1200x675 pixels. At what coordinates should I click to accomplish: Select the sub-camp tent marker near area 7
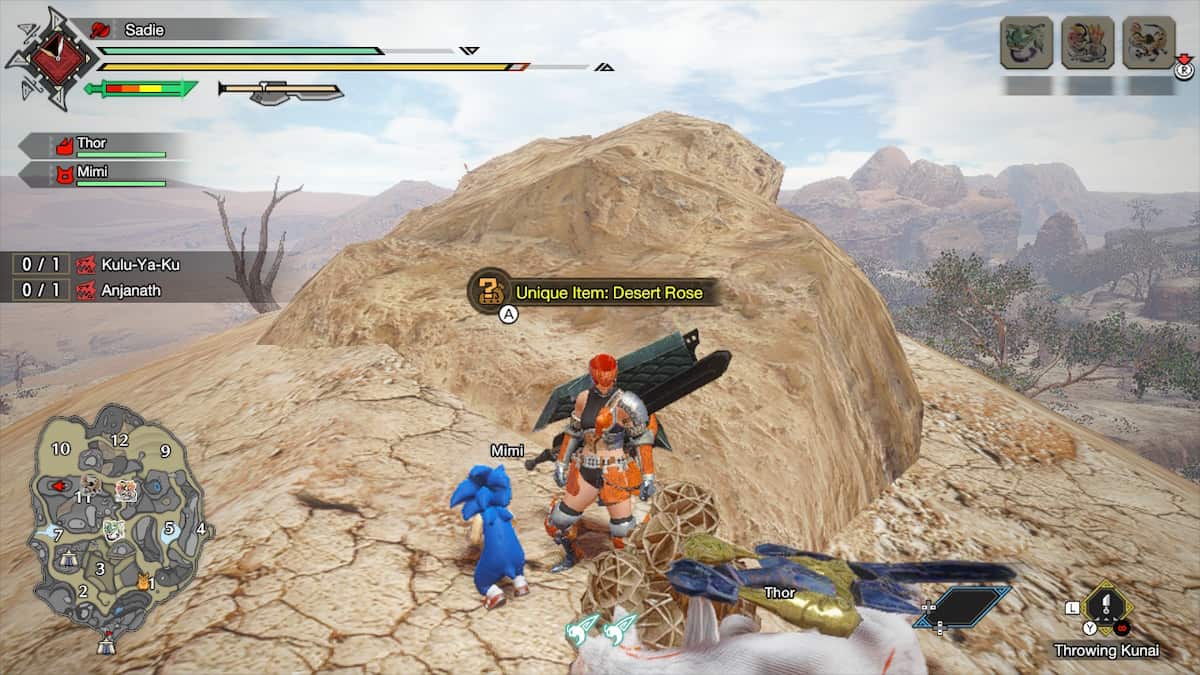tap(69, 558)
